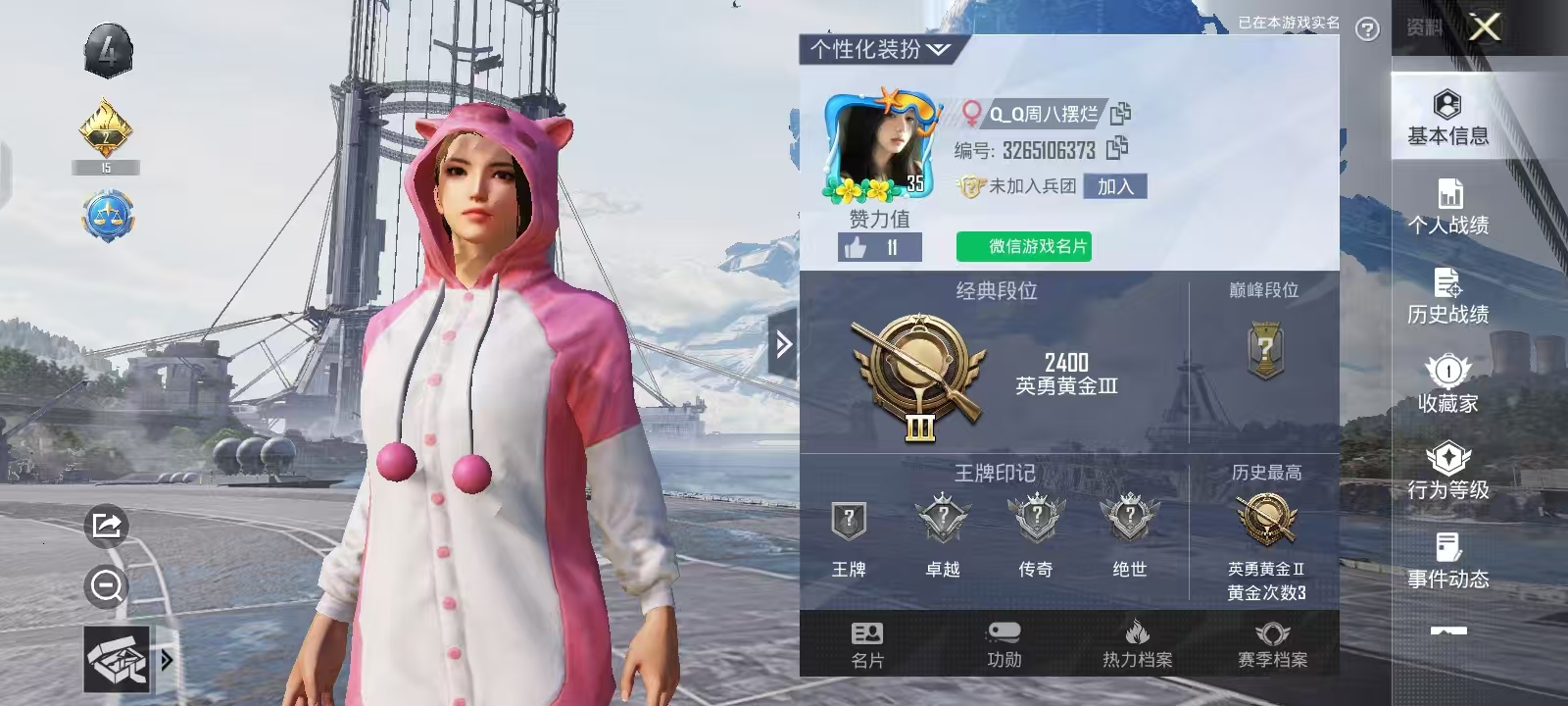Collapse the profile panel with the left arrow
The height and width of the screenshot is (706, 1568).
783,345
